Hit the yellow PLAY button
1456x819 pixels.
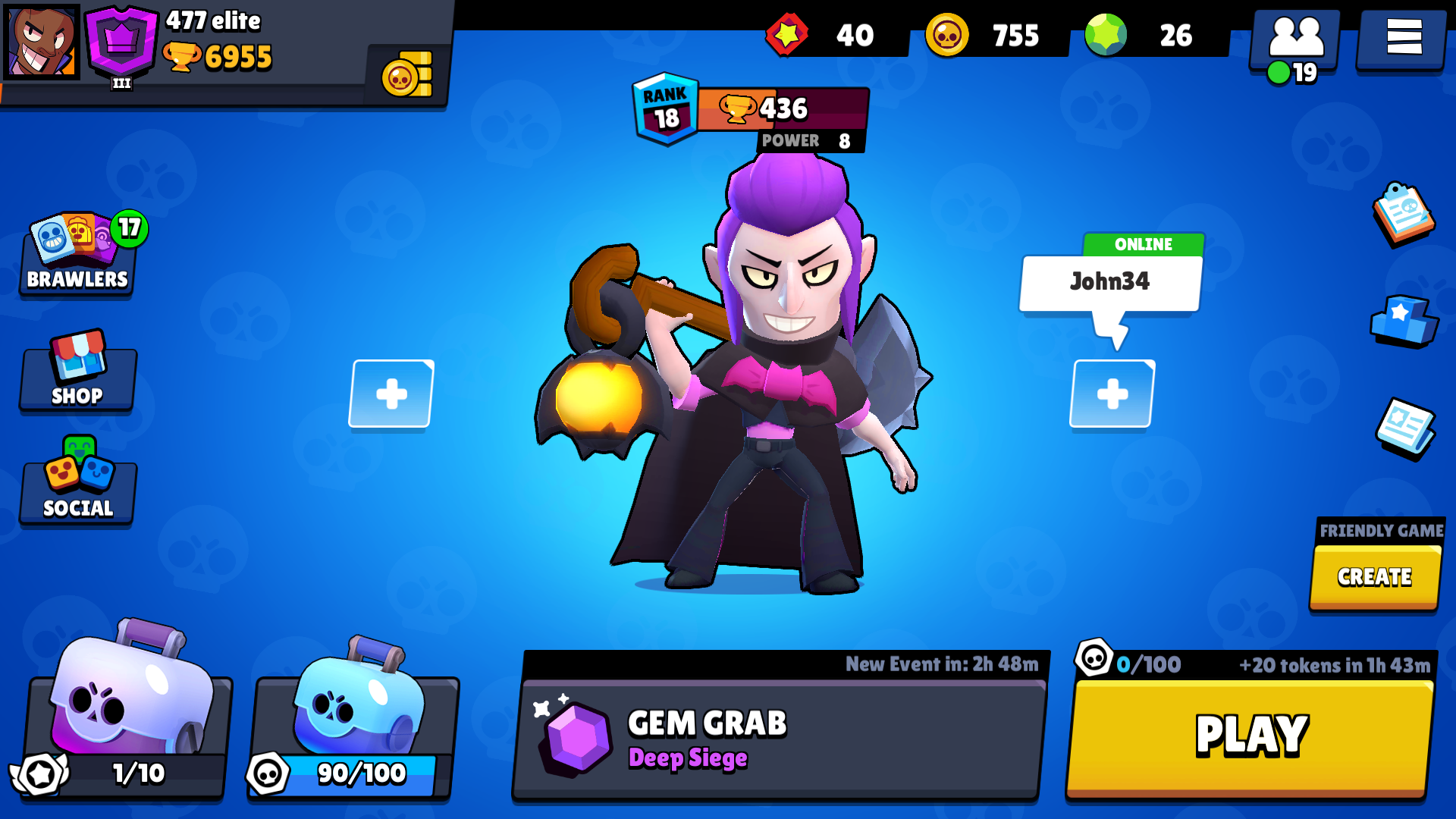tap(1250, 736)
